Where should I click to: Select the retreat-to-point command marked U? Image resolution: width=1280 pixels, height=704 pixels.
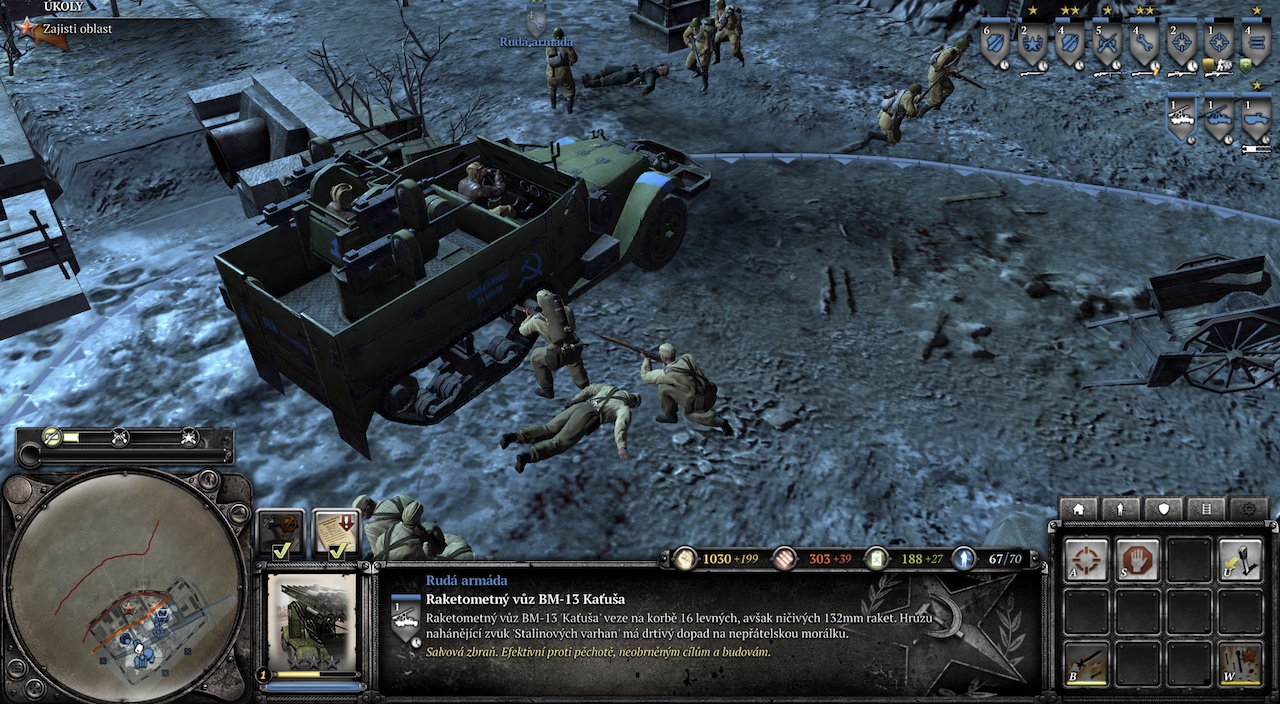1240,559
